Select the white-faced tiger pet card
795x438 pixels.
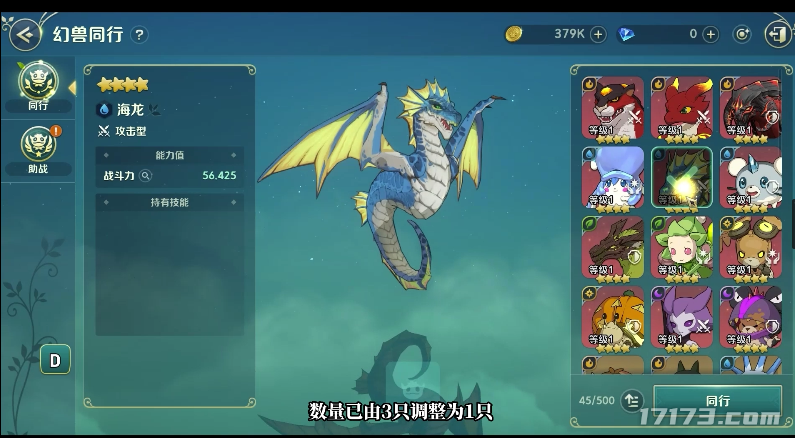[612, 107]
